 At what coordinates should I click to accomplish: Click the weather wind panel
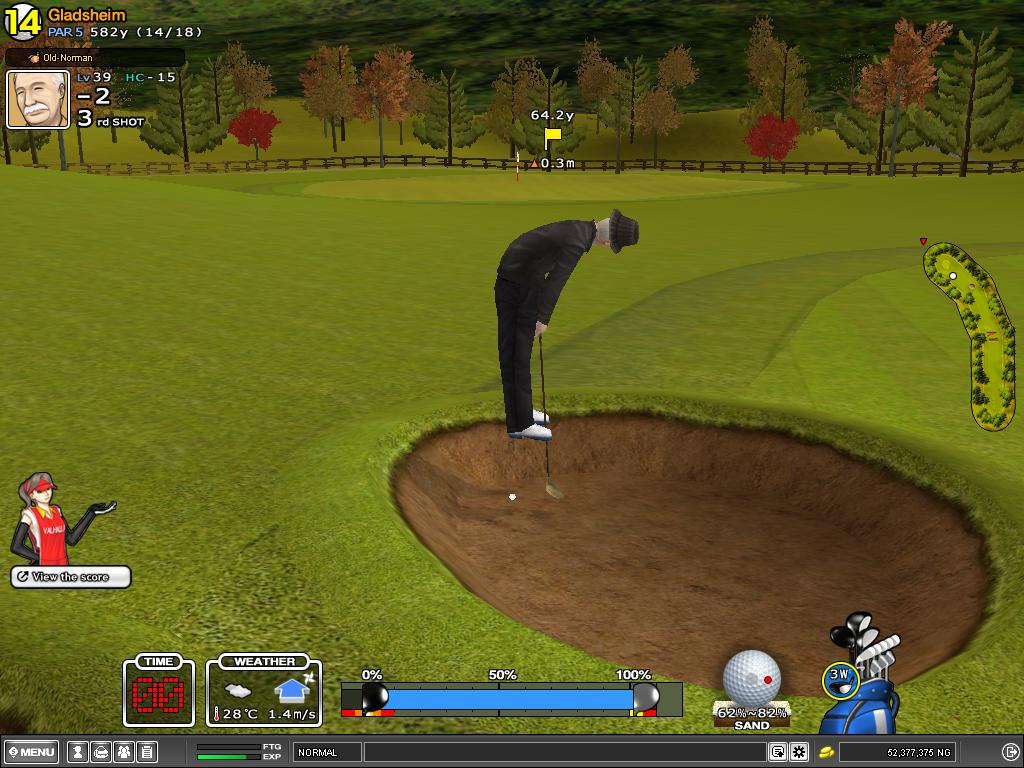coord(265,691)
